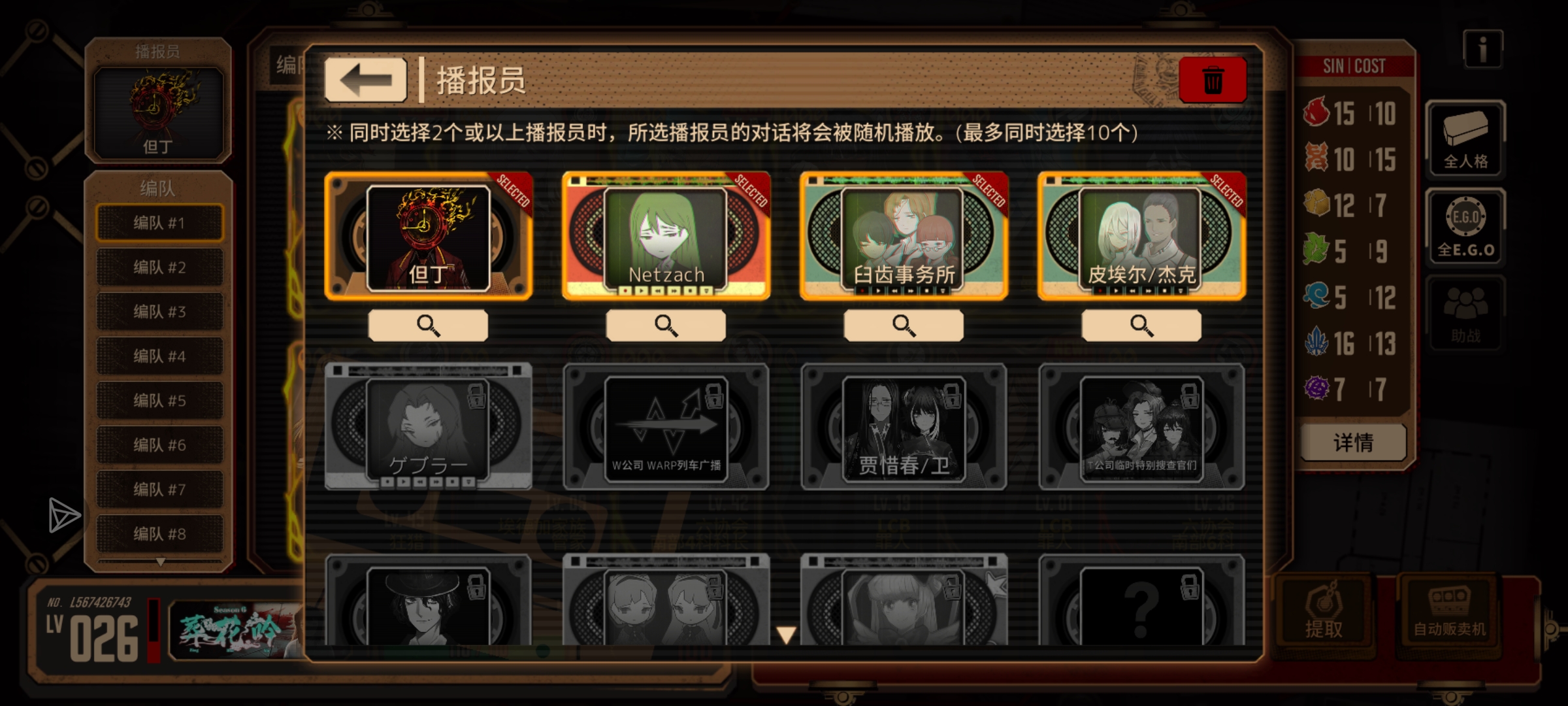Image resolution: width=1568 pixels, height=706 pixels.
Task: Preview 但丁 with the magnifier button
Action: tap(428, 324)
